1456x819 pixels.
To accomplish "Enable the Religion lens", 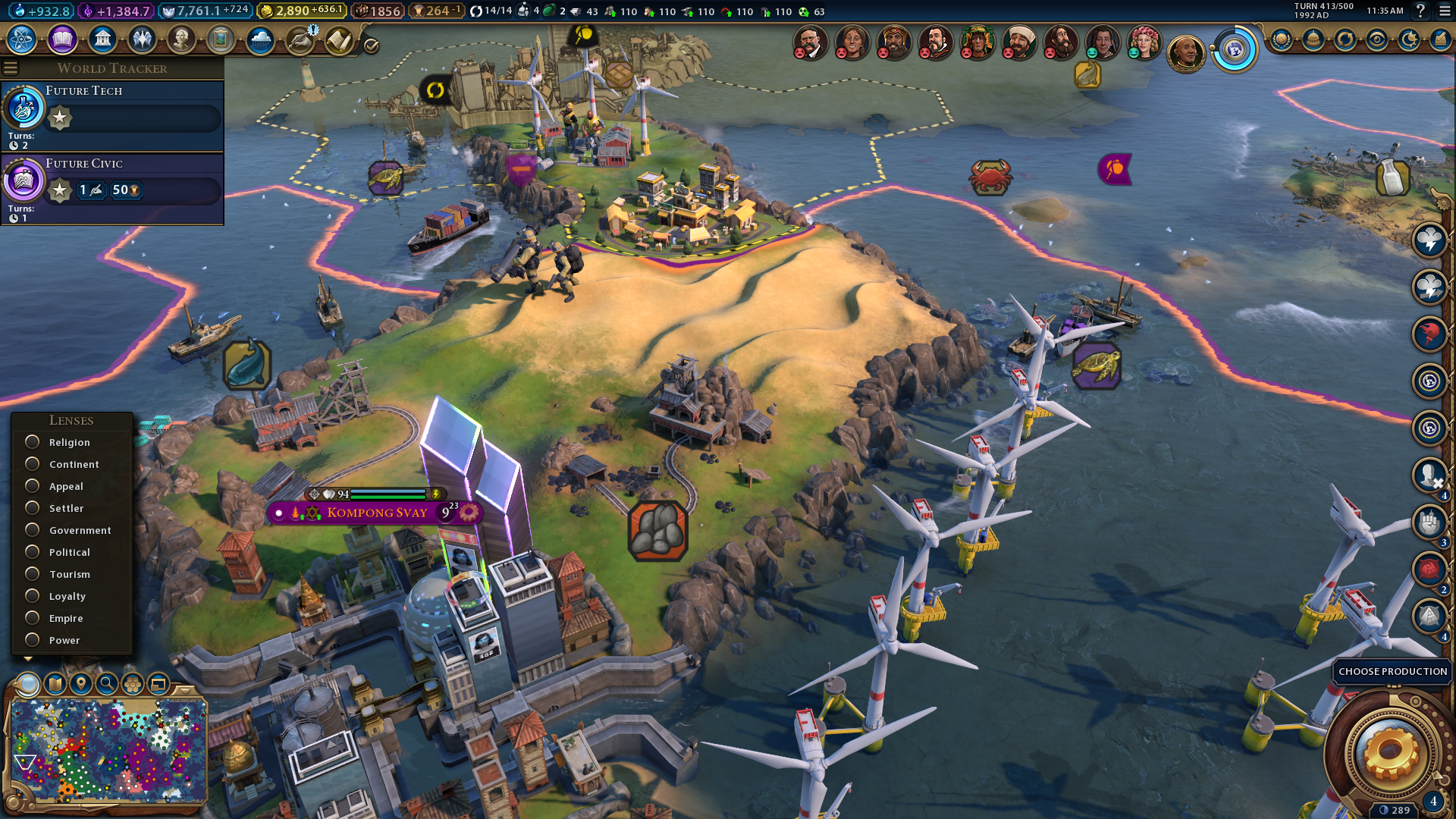I will click(x=32, y=442).
